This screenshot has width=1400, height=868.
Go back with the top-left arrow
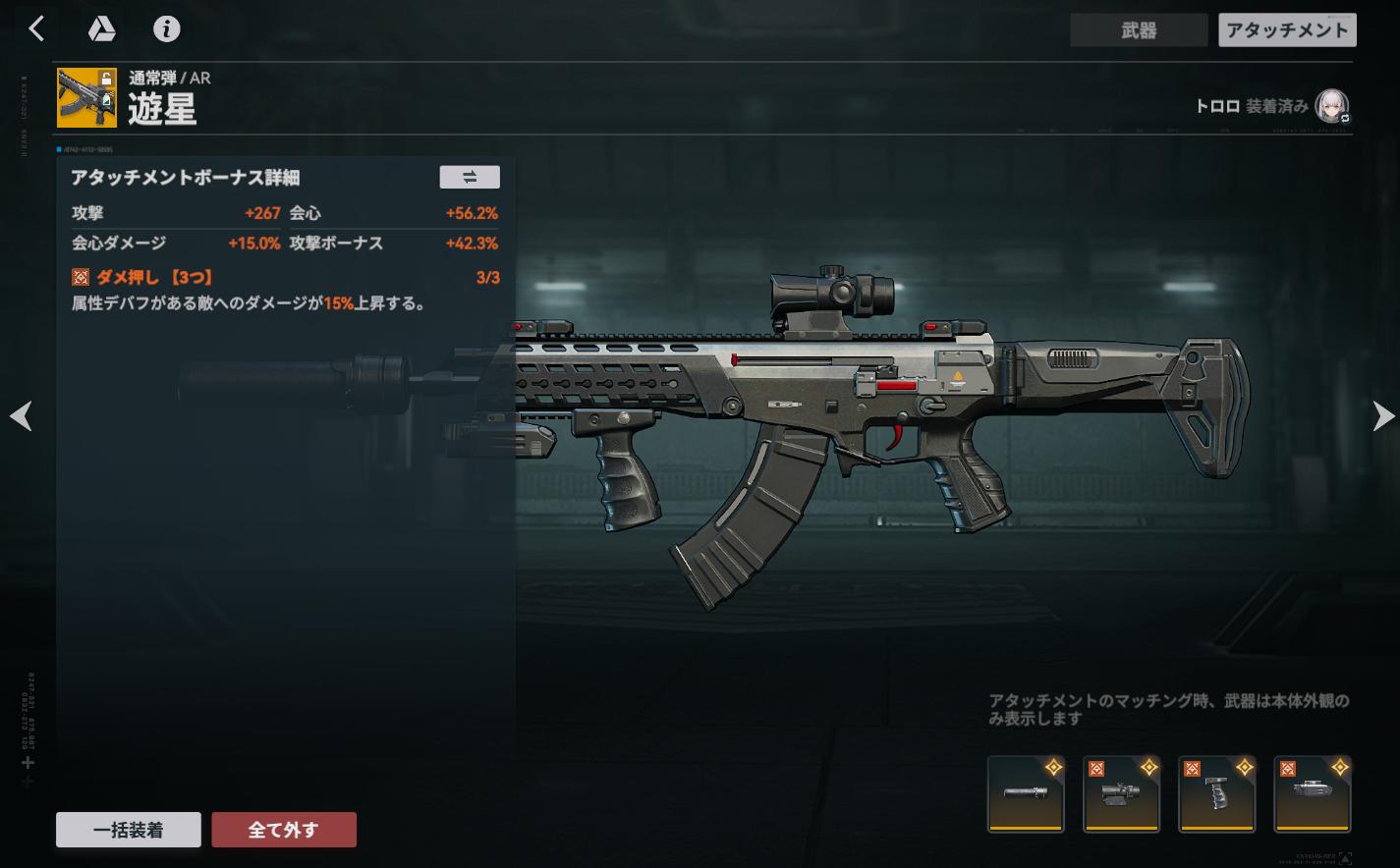(x=36, y=29)
